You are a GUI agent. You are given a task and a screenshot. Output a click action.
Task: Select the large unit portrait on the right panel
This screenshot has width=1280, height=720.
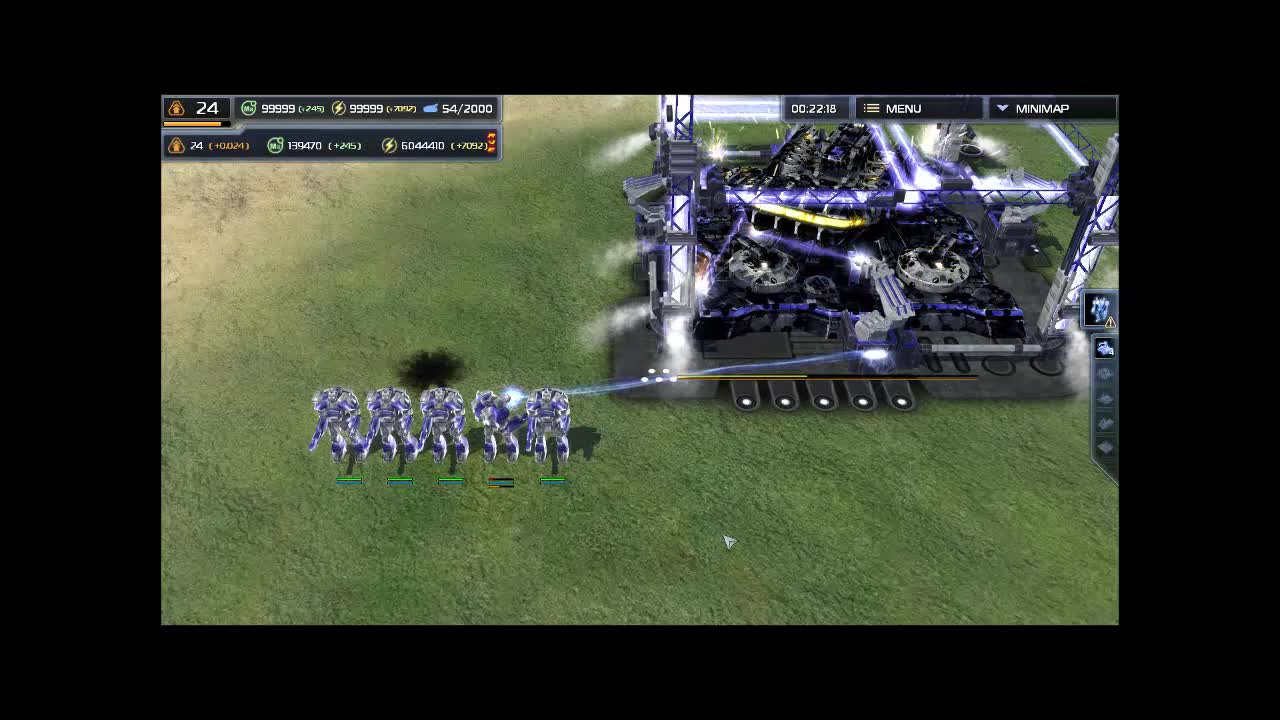[x=1097, y=309]
